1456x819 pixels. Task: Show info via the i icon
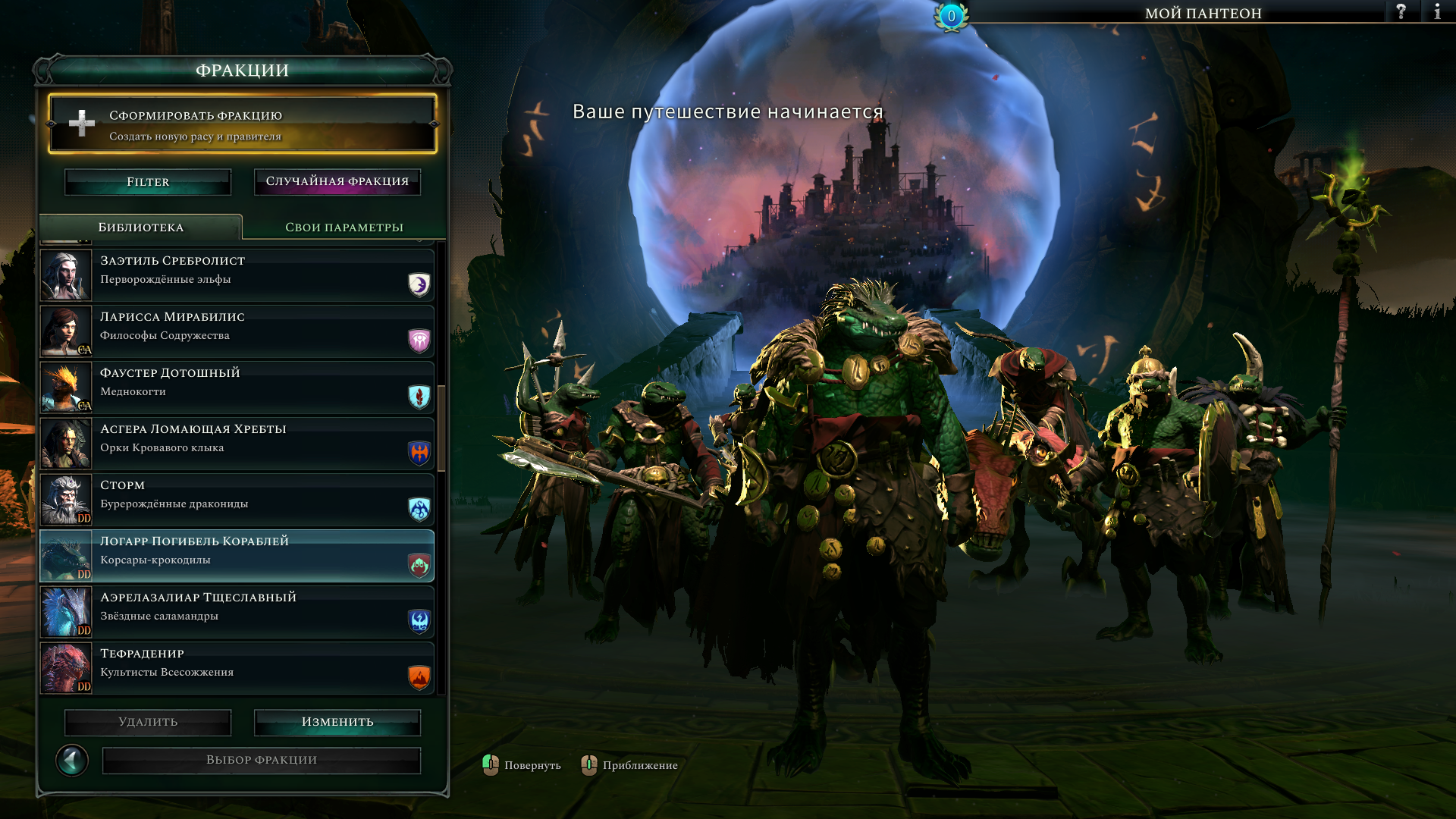(1437, 12)
